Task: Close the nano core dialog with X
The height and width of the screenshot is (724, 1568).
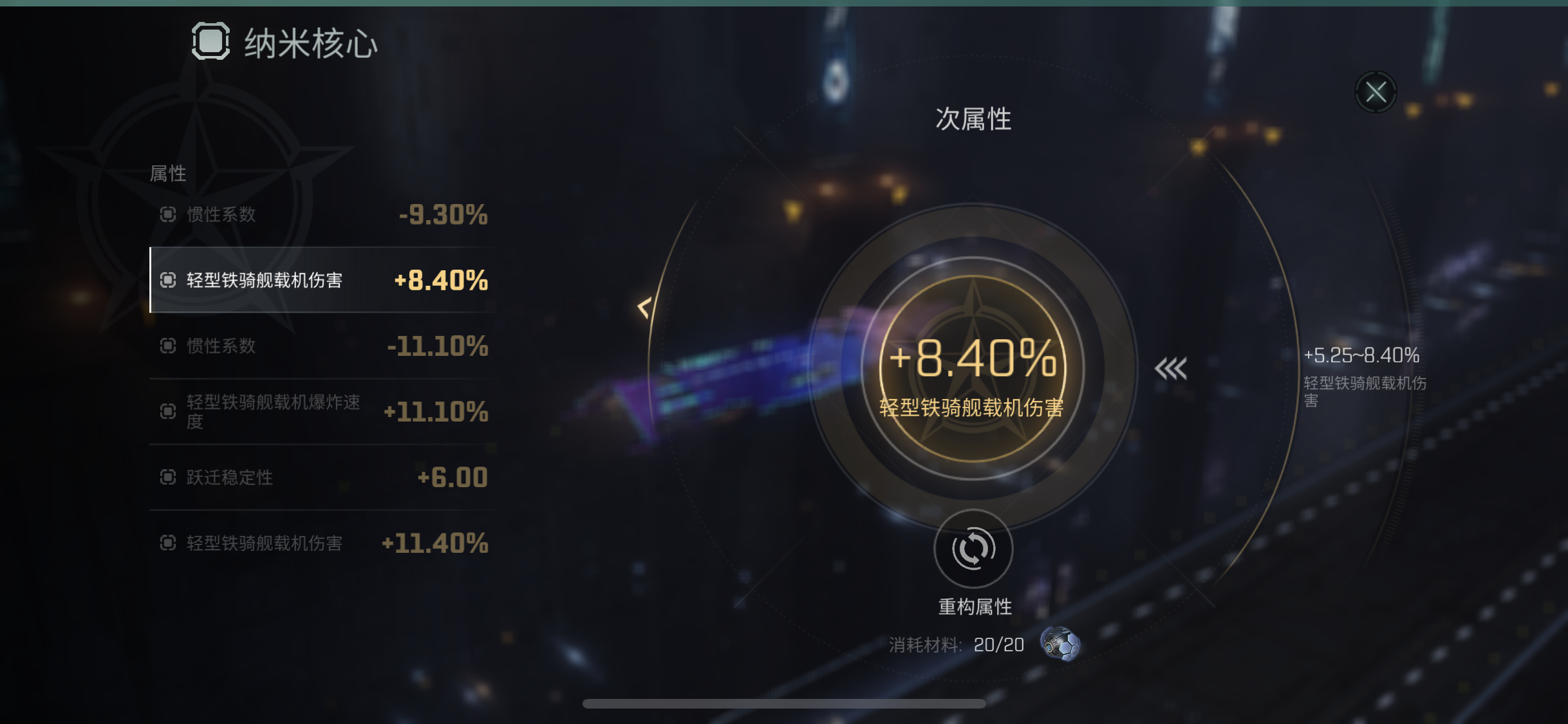Action: coord(1377,92)
